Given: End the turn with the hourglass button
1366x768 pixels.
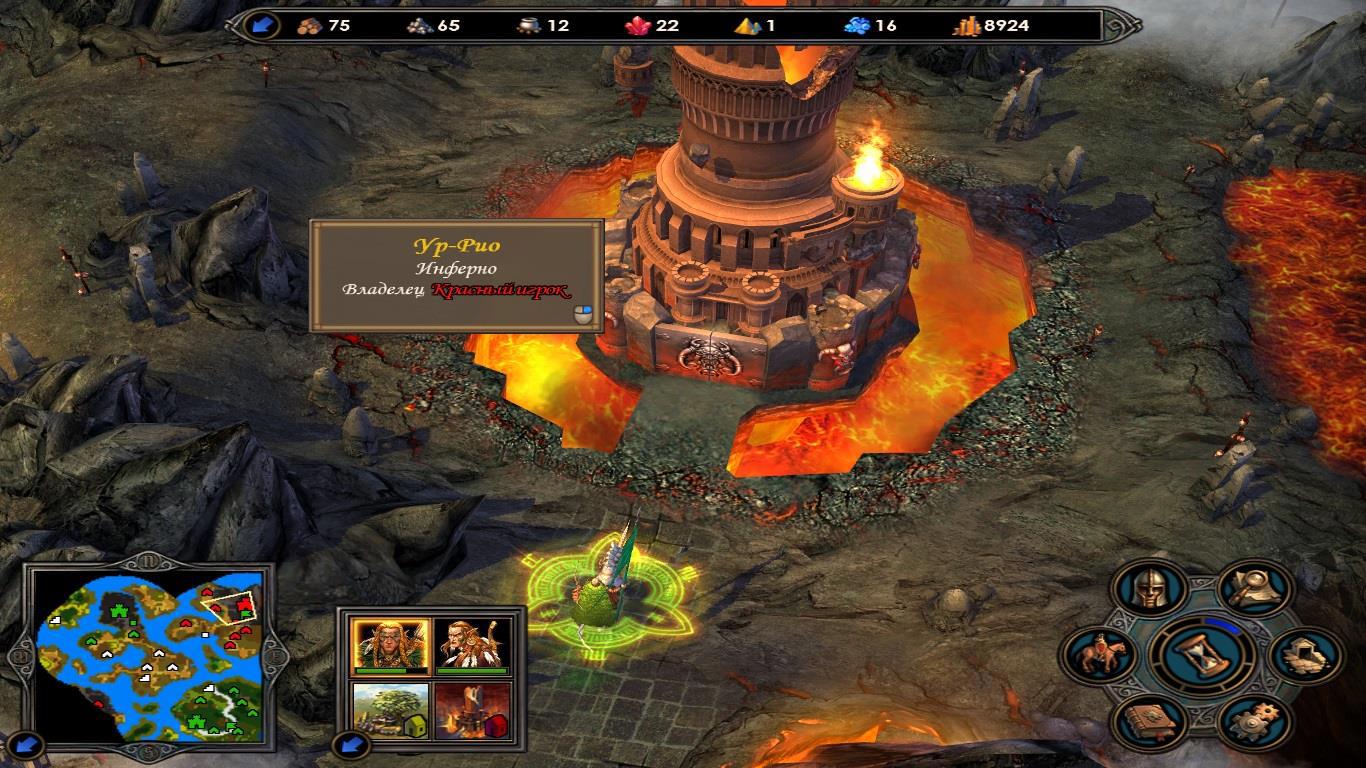Looking at the screenshot, I should click(1201, 654).
